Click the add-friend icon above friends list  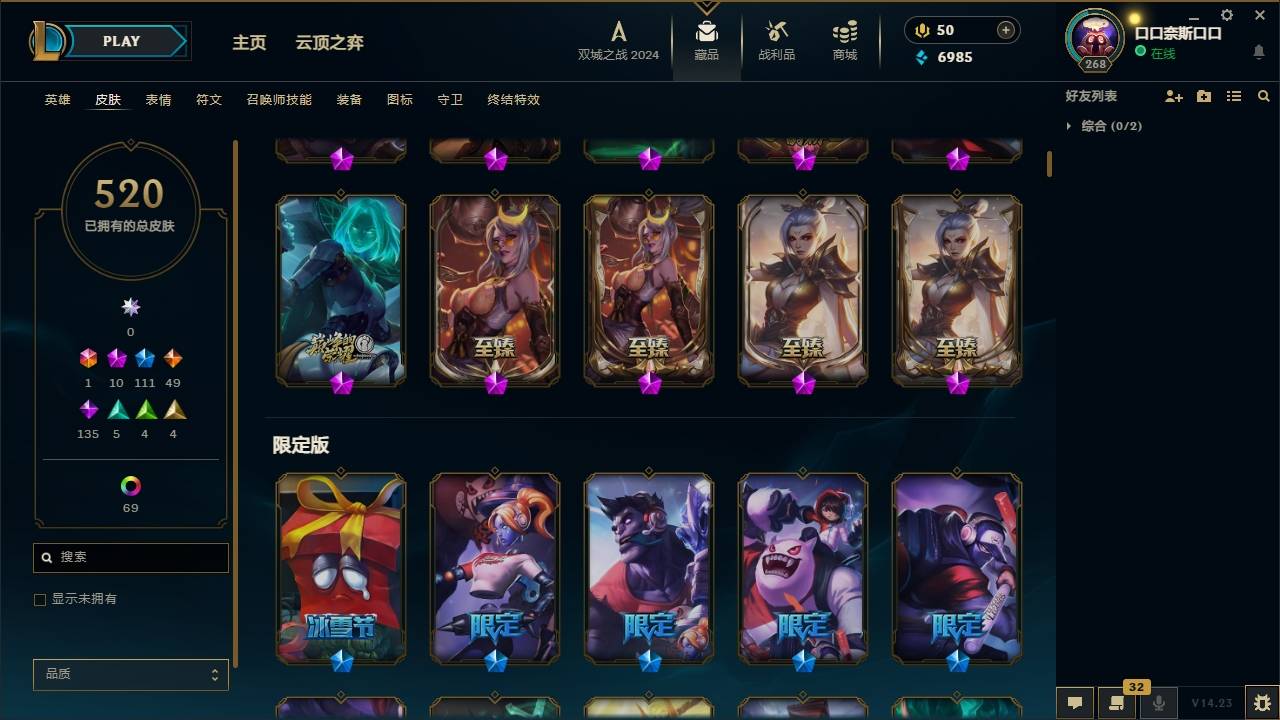(x=1174, y=96)
